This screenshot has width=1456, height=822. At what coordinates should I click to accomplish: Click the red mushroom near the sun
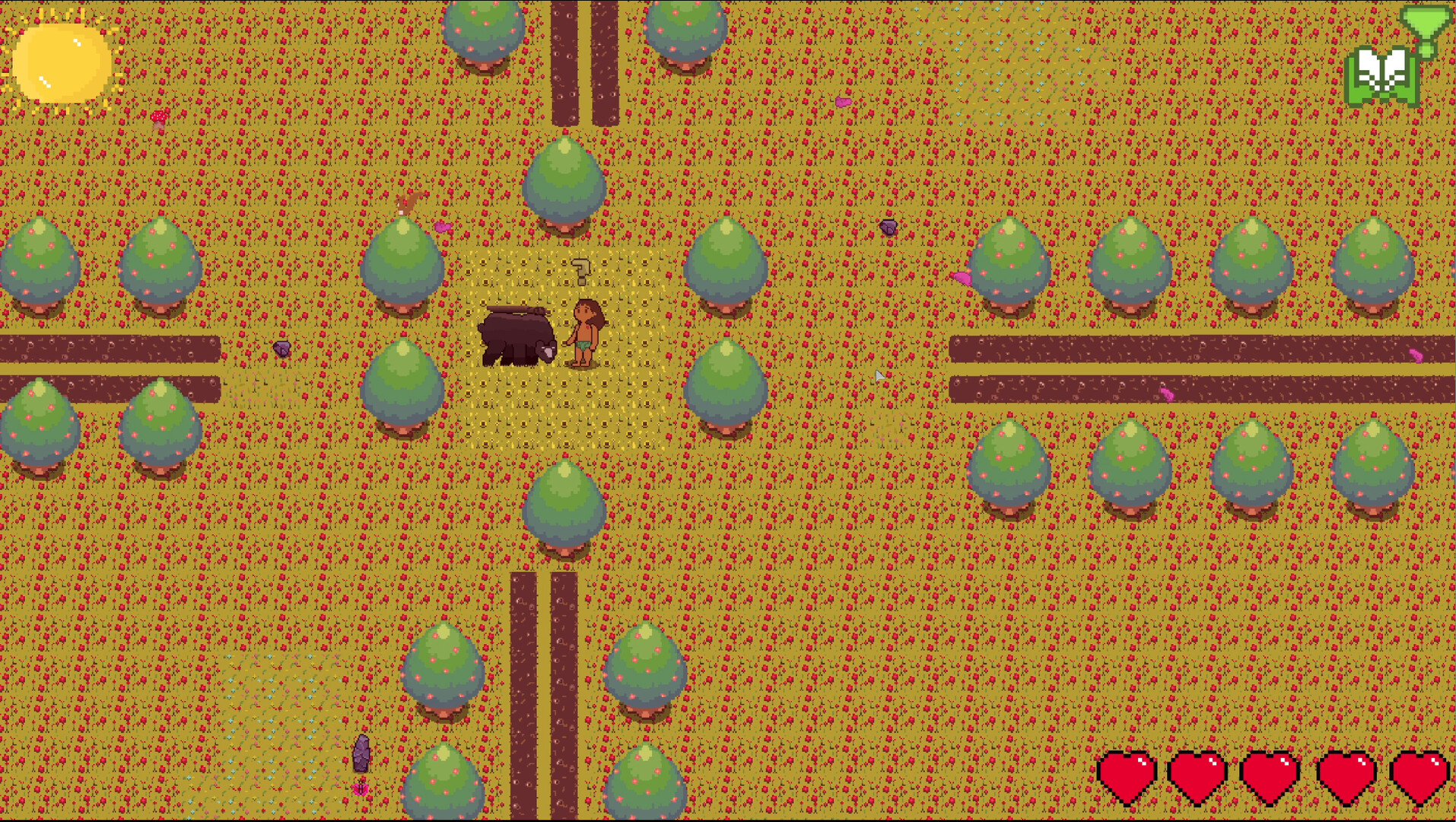(x=160, y=116)
